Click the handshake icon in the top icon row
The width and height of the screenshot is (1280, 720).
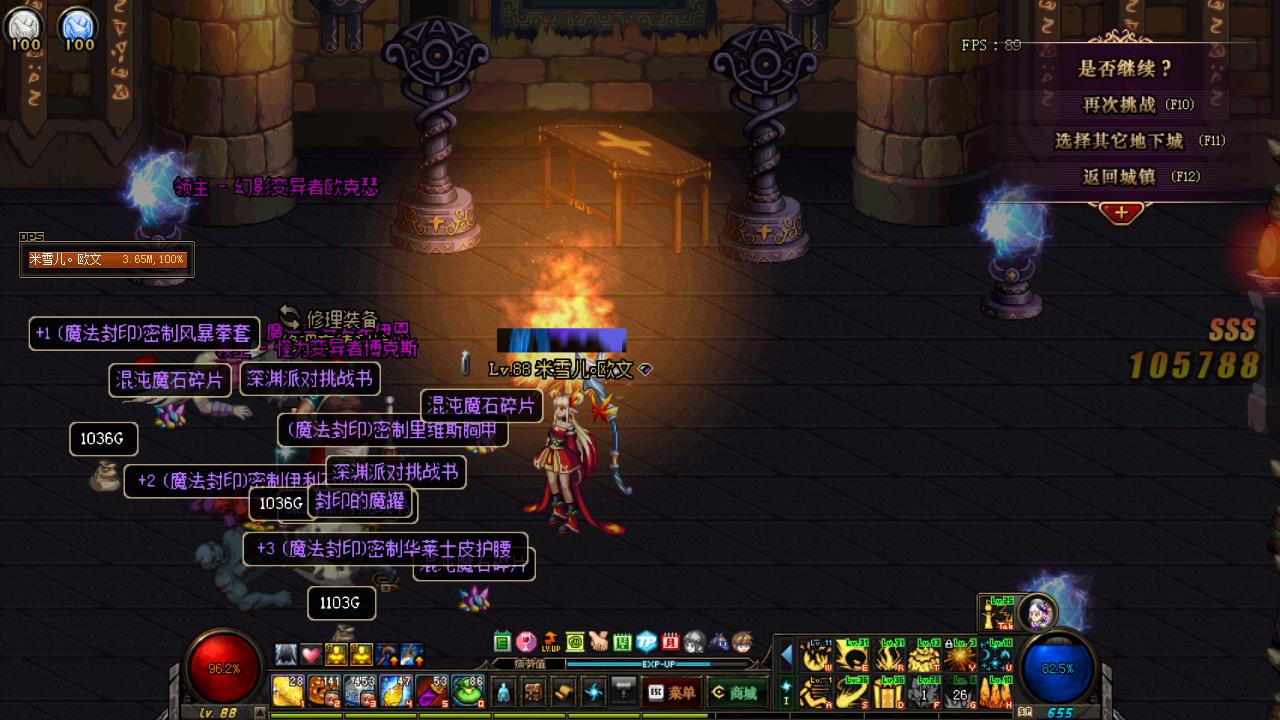[599, 642]
